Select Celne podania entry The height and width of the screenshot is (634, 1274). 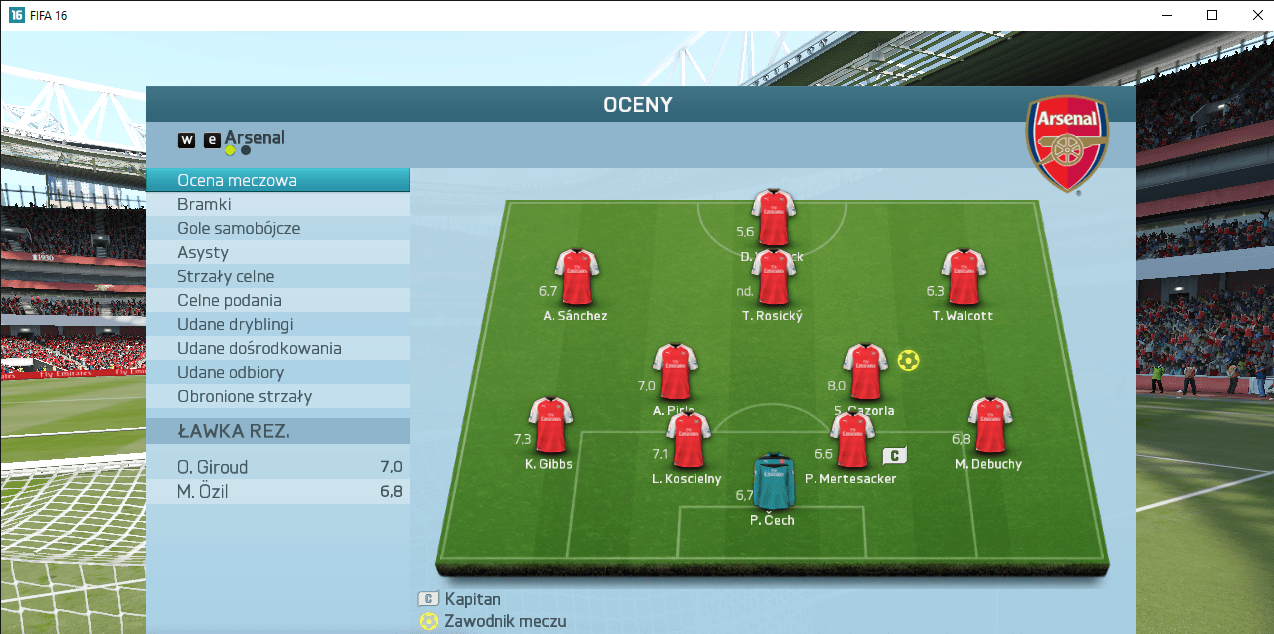pyautogui.click(x=277, y=300)
